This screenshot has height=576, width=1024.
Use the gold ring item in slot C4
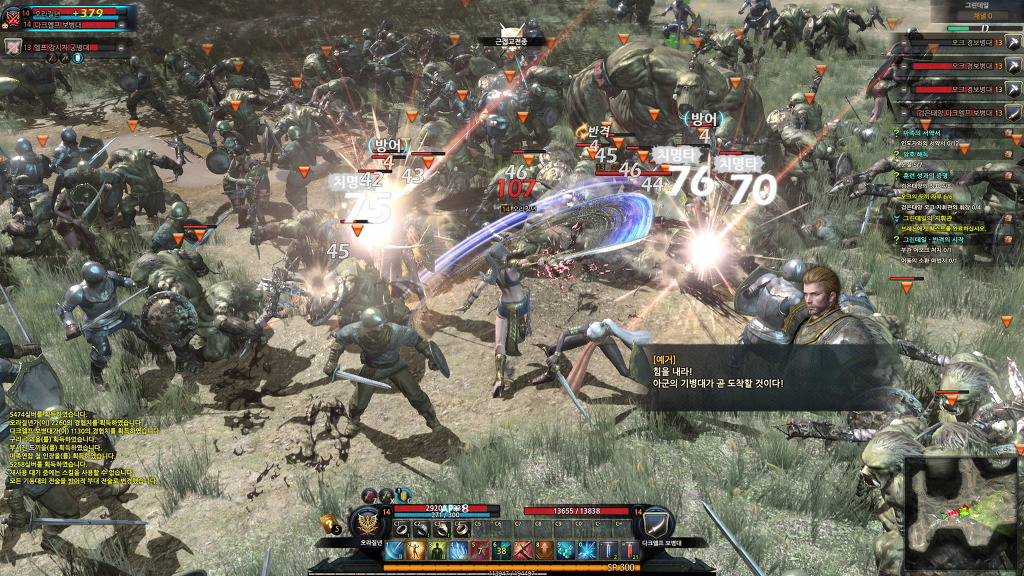(461, 530)
